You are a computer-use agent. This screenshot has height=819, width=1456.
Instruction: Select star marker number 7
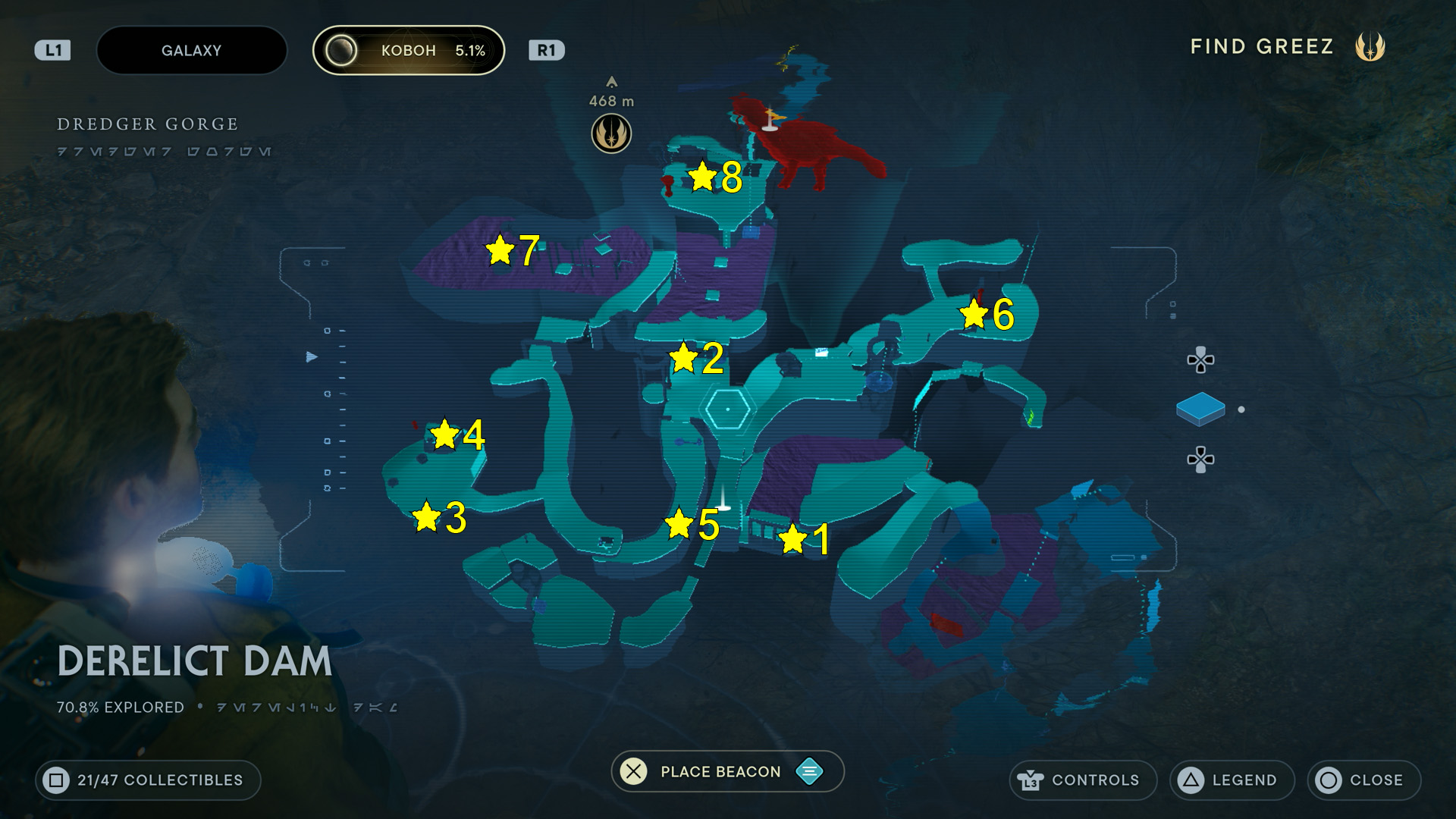[500, 249]
